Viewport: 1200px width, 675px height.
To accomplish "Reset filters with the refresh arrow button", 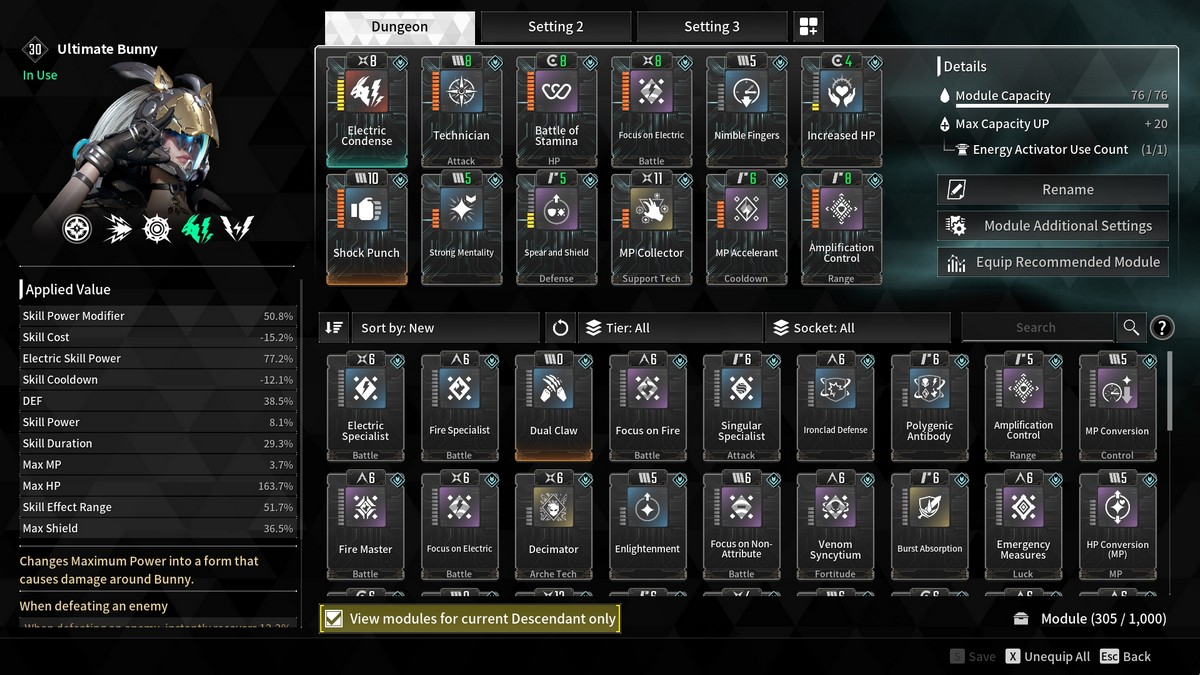I will (560, 328).
